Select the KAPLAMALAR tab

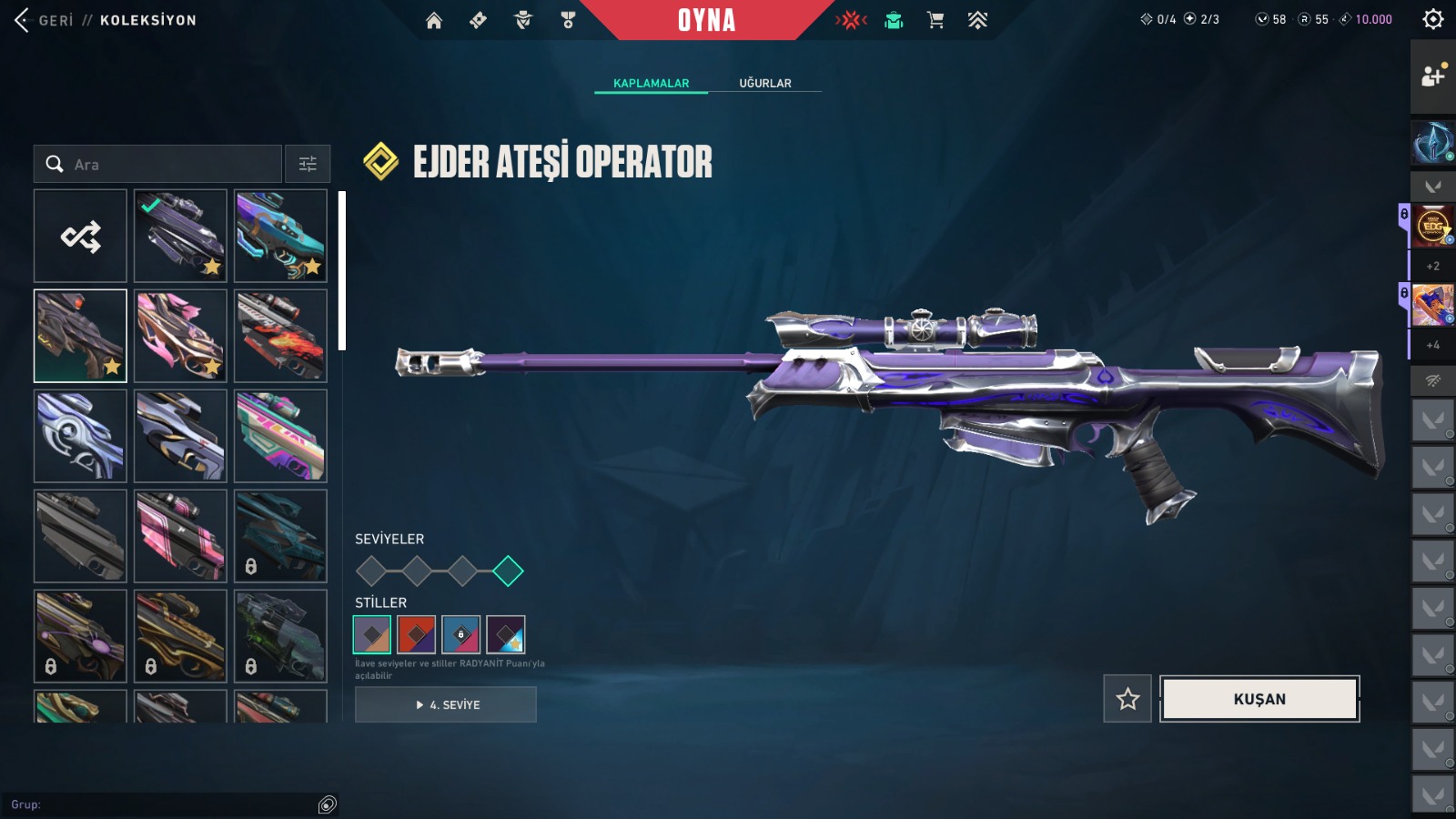click(x=651, y=83)
